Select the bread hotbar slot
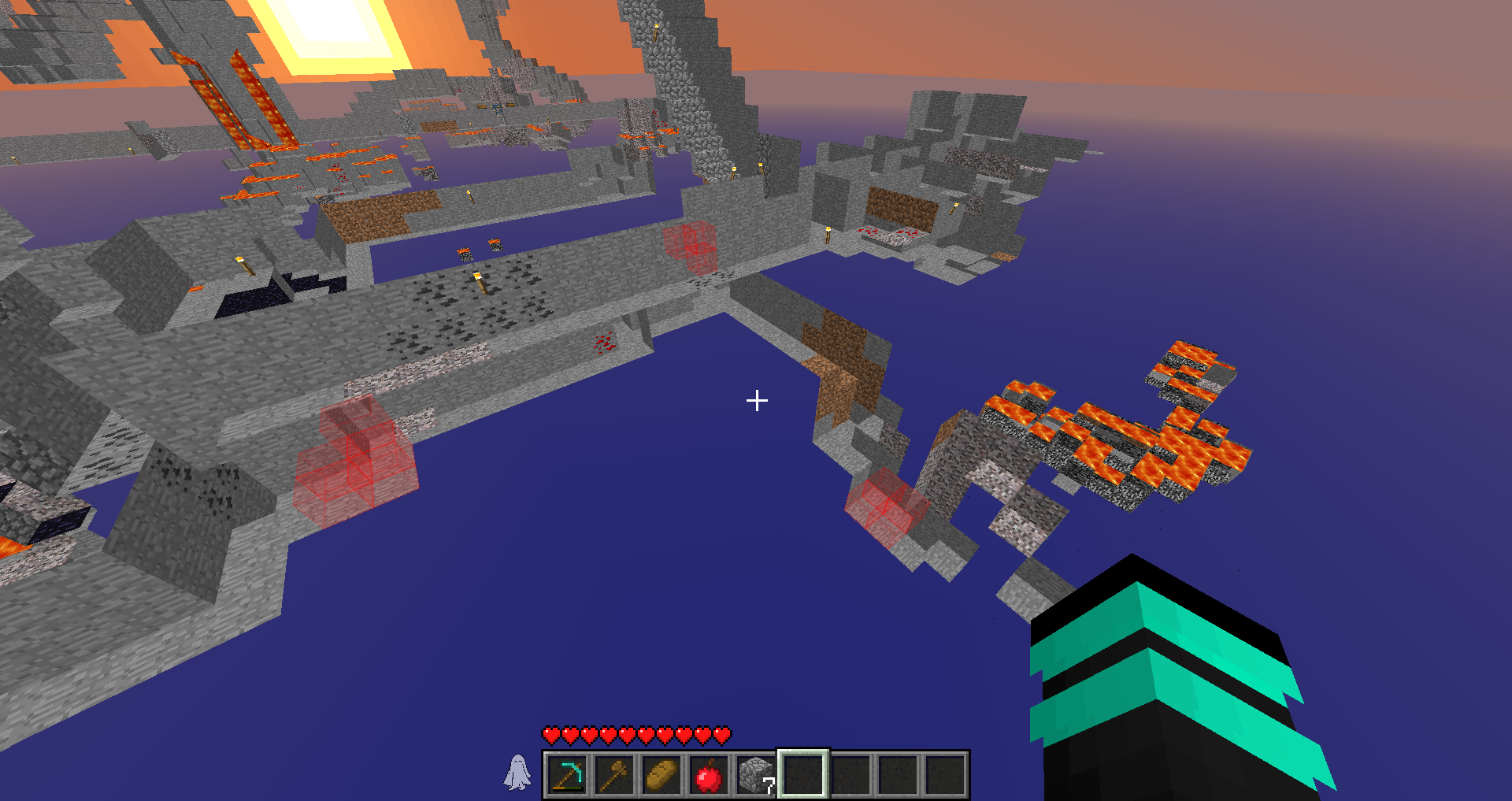The height and width of the screenshot is (801, 1512). 661,775
